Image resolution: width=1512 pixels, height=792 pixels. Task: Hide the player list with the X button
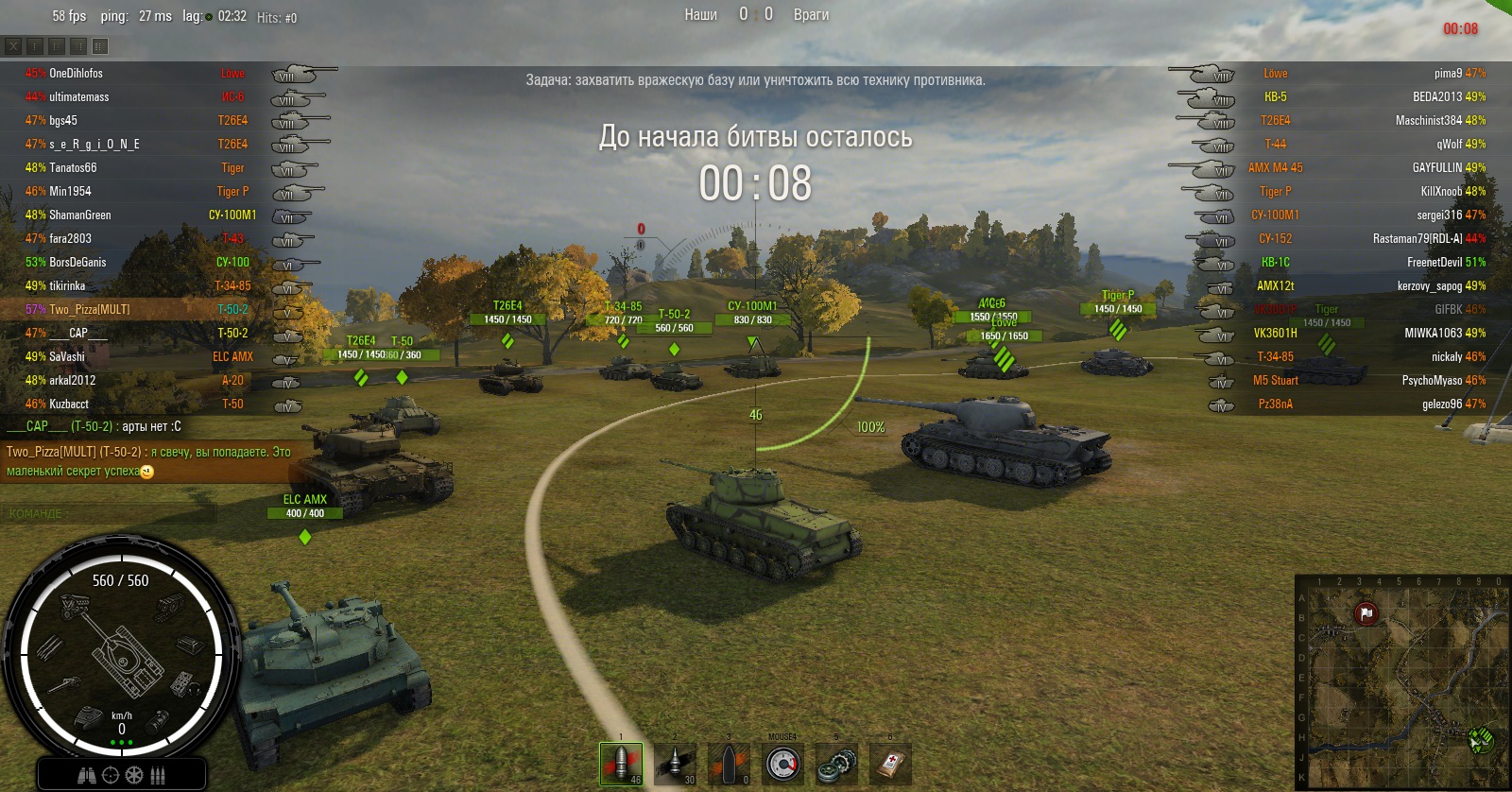(13, 45)
